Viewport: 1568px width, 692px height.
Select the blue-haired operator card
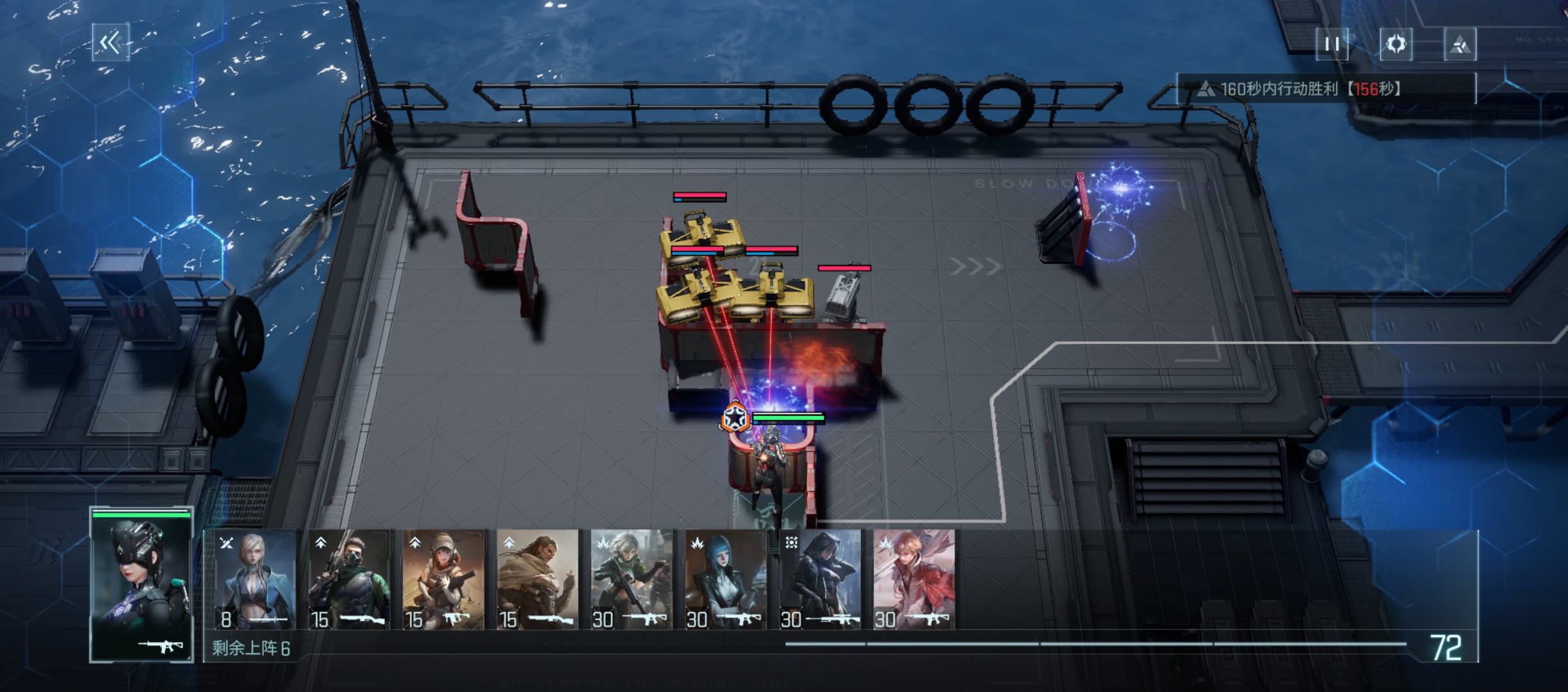[726, 579]
